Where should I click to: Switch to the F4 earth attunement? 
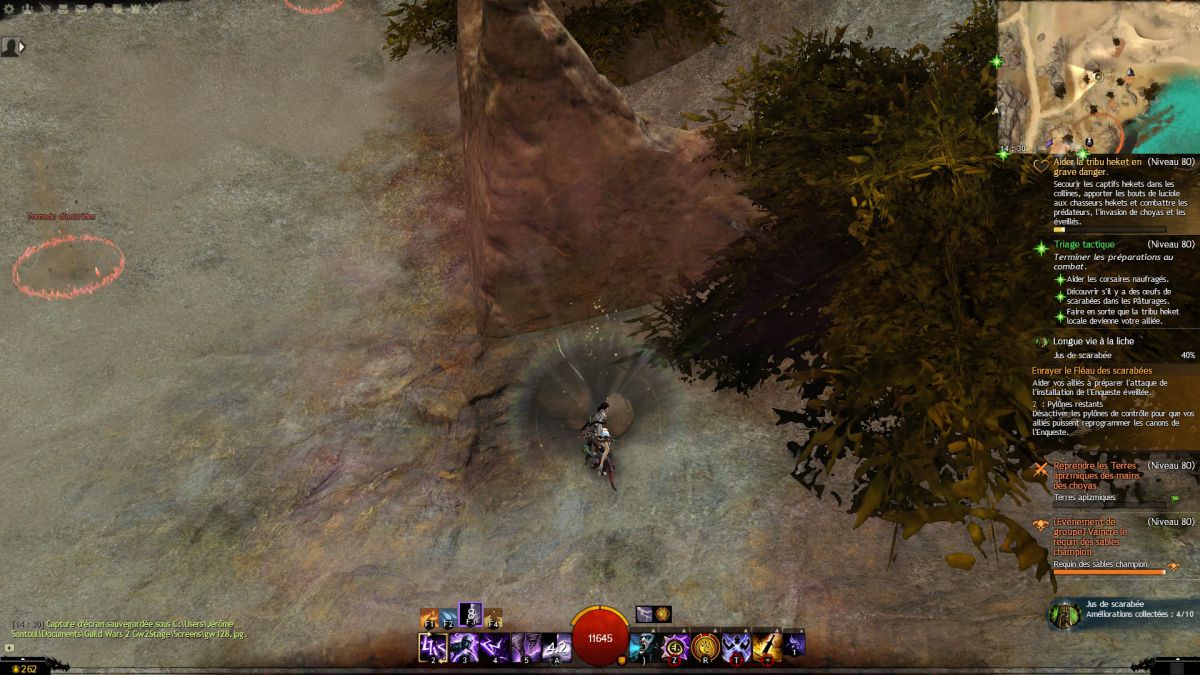click(492, 617)
